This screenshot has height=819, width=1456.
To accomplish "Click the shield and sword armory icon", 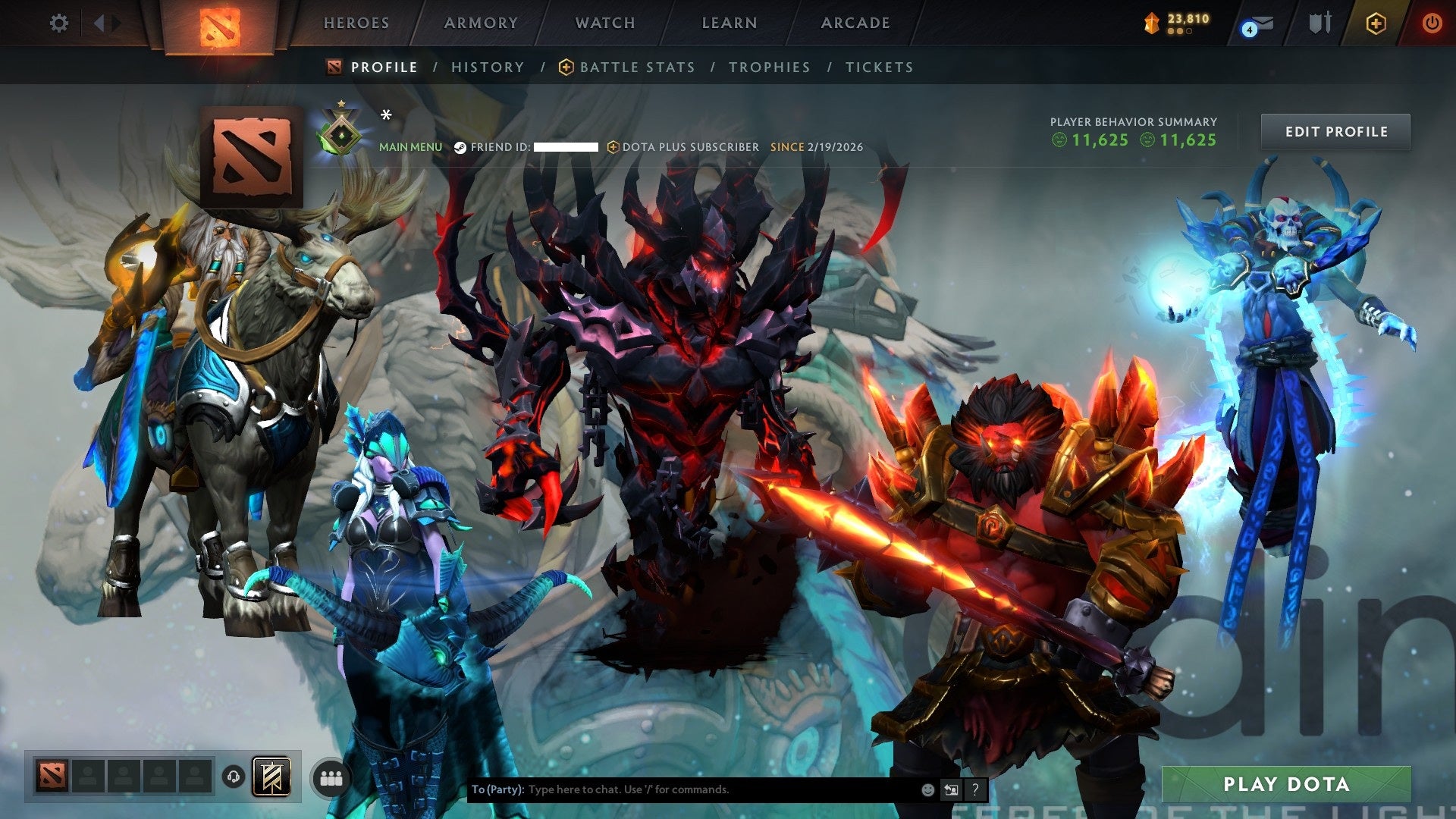I will (x=1319, y=23).
